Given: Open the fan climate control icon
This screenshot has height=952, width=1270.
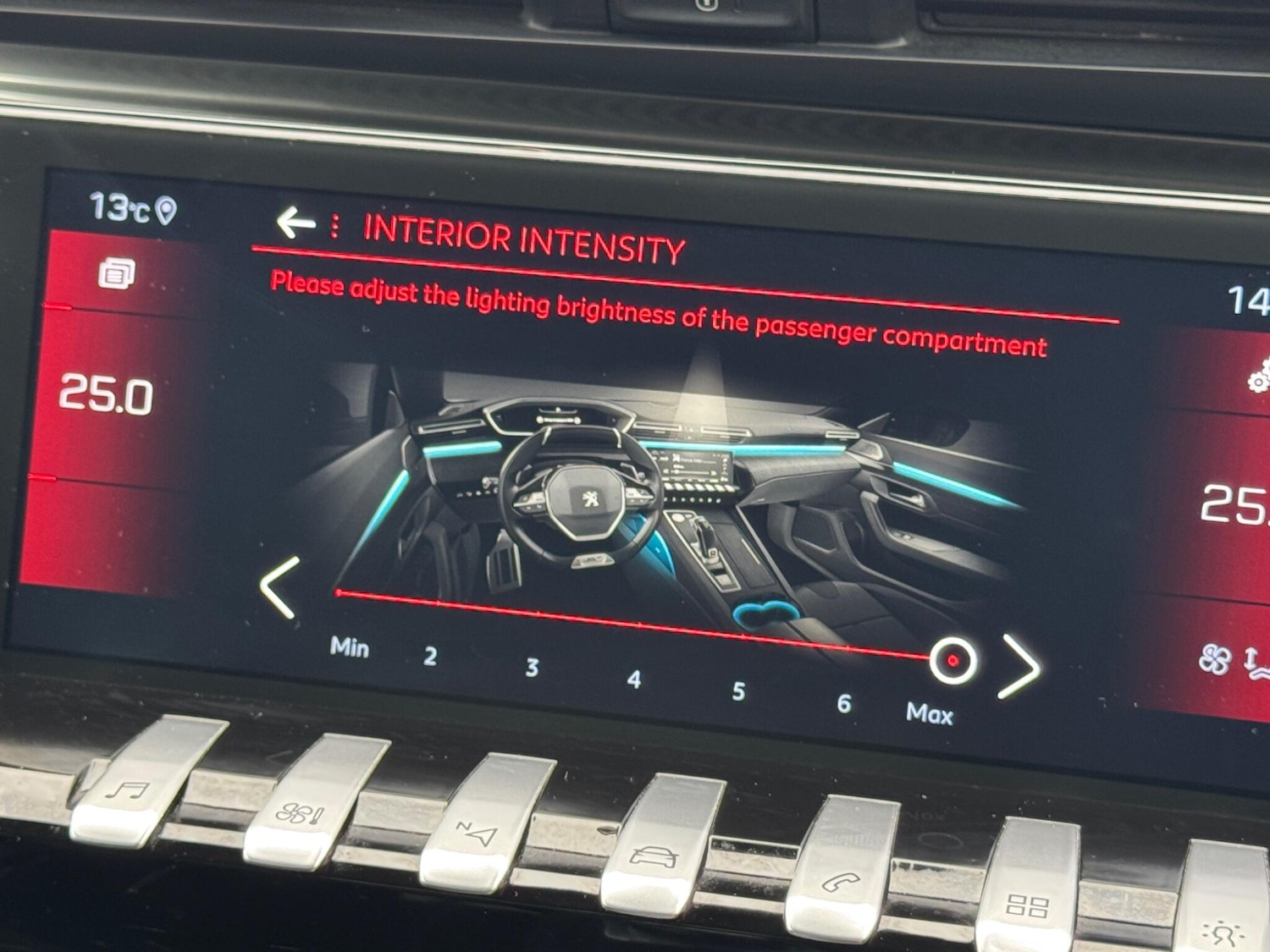Looking at the screenshot, I should pos(1216,659).
